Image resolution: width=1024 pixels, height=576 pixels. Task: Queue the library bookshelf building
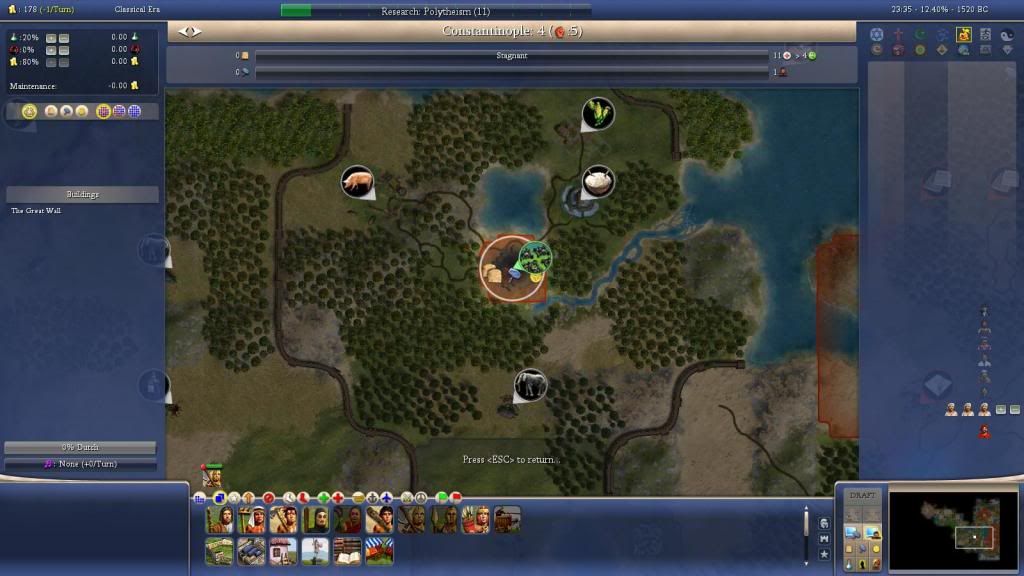(347, 551)
